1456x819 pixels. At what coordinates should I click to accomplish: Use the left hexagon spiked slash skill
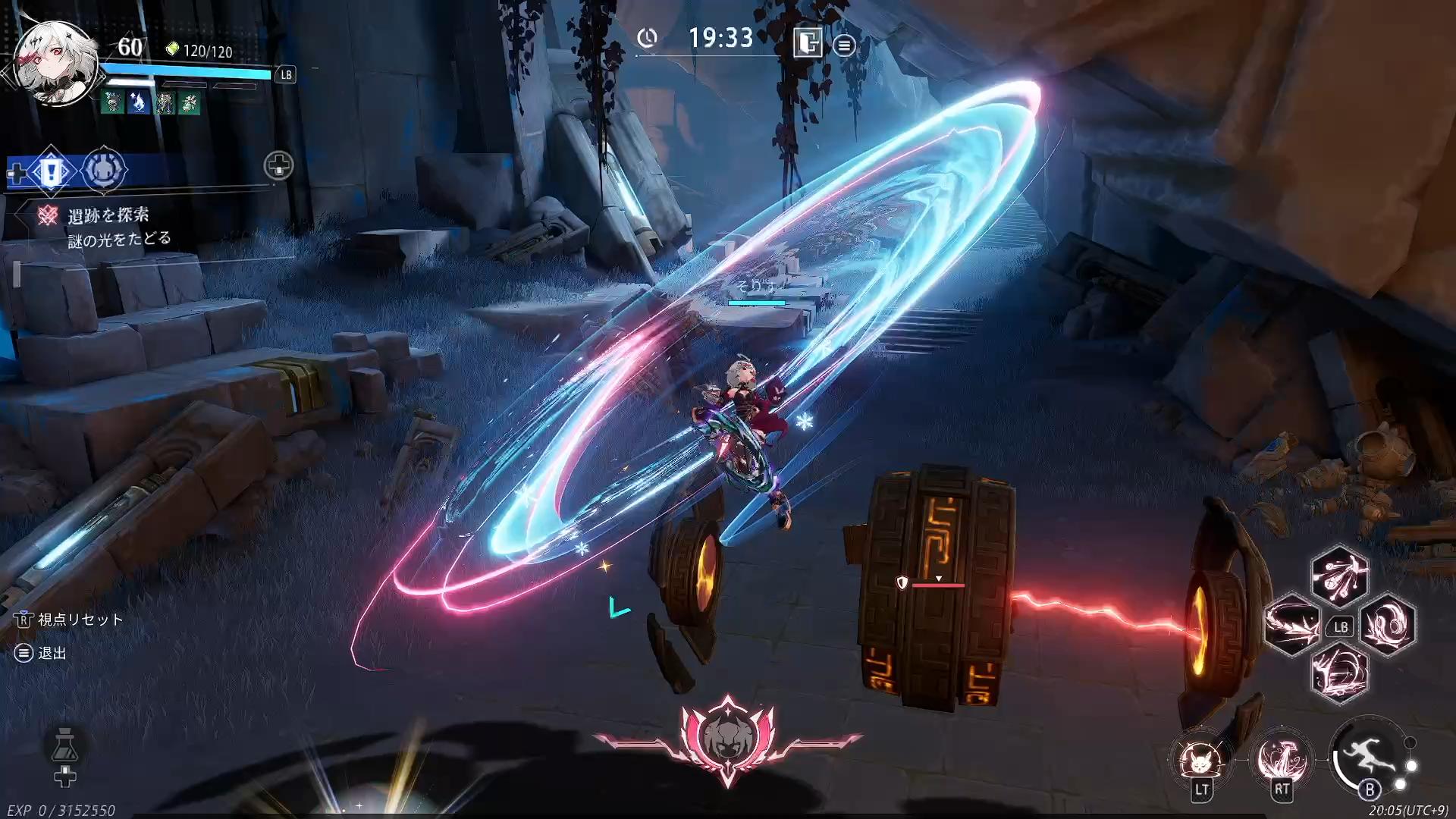pyautogui.click(x=1292, y=625)
